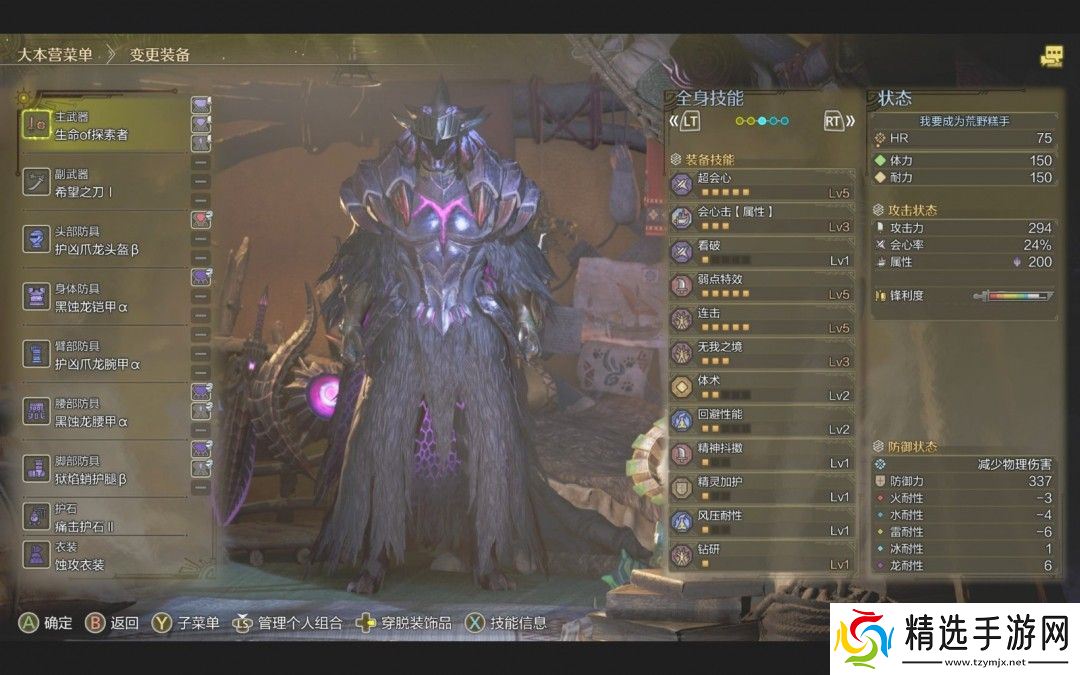Screen dimensions: 1080x675
Task: Open 超会心 skill details
Action: tap(762, 185)
